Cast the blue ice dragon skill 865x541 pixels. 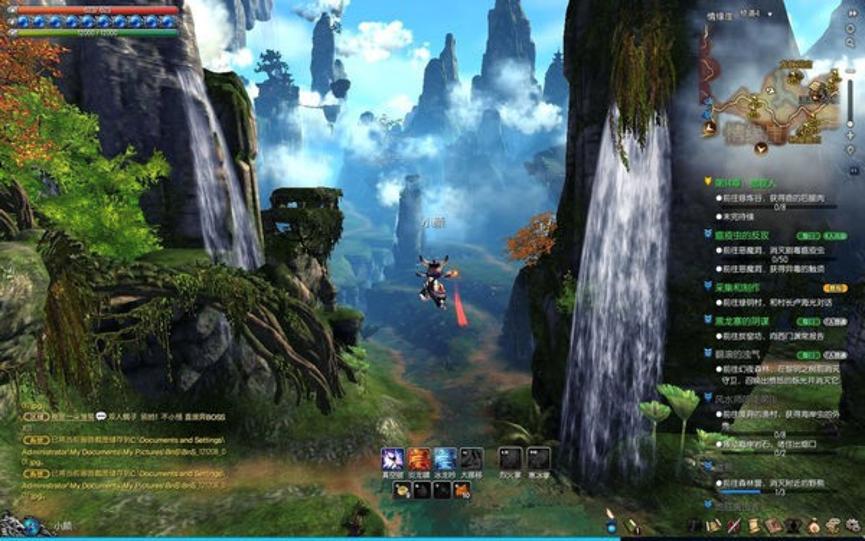coord(445,459)
